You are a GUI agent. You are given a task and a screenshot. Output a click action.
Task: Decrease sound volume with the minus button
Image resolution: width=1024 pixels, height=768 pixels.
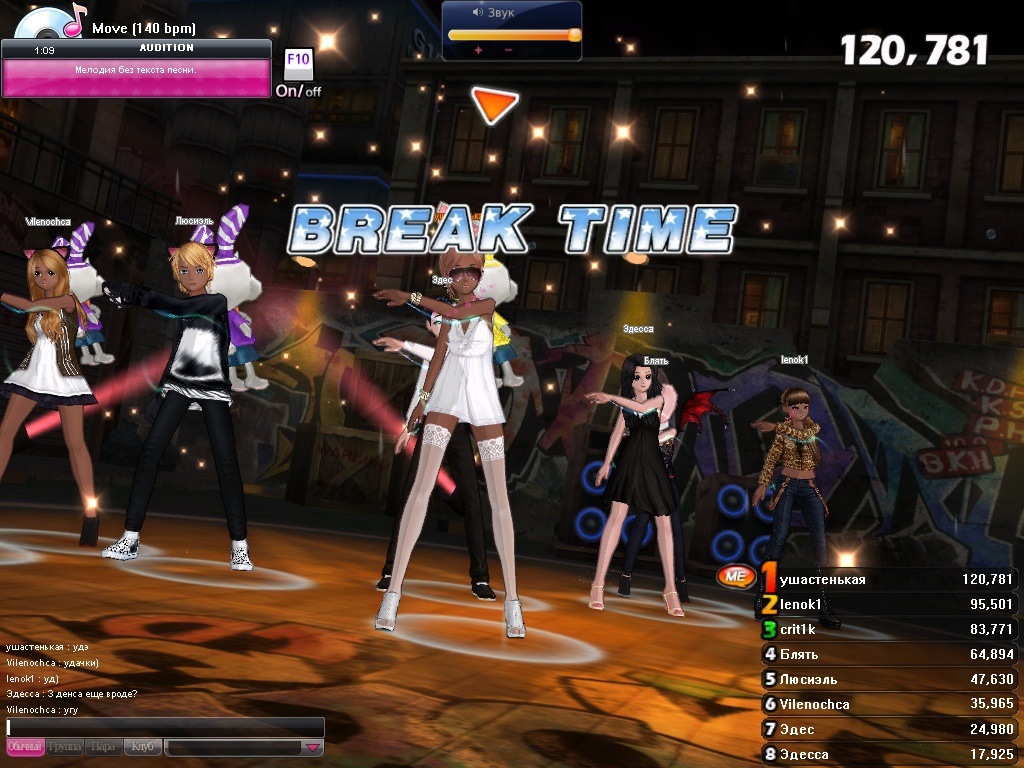[x=508, y=50]
